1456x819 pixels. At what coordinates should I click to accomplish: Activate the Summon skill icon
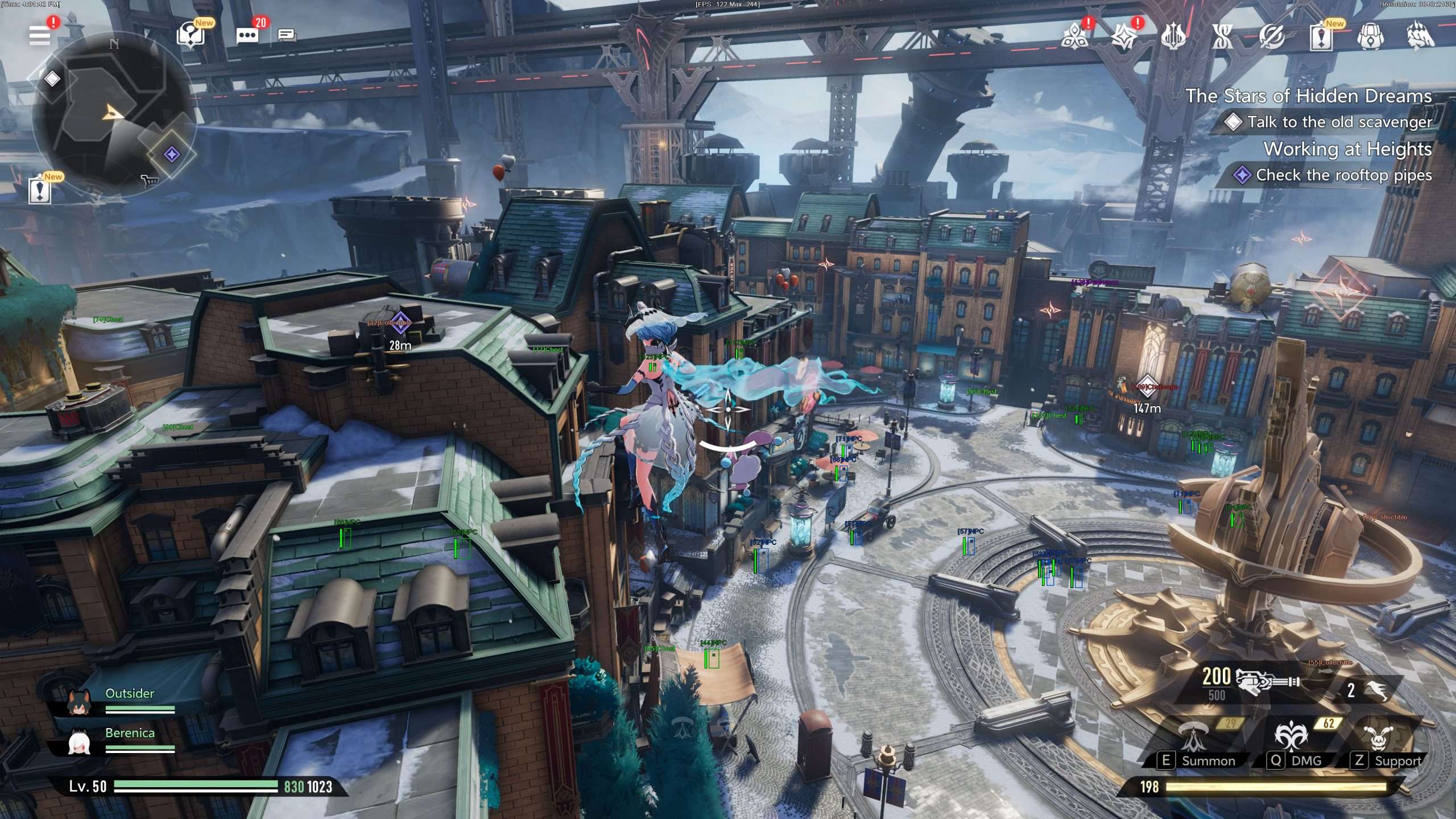[1194, 738]
